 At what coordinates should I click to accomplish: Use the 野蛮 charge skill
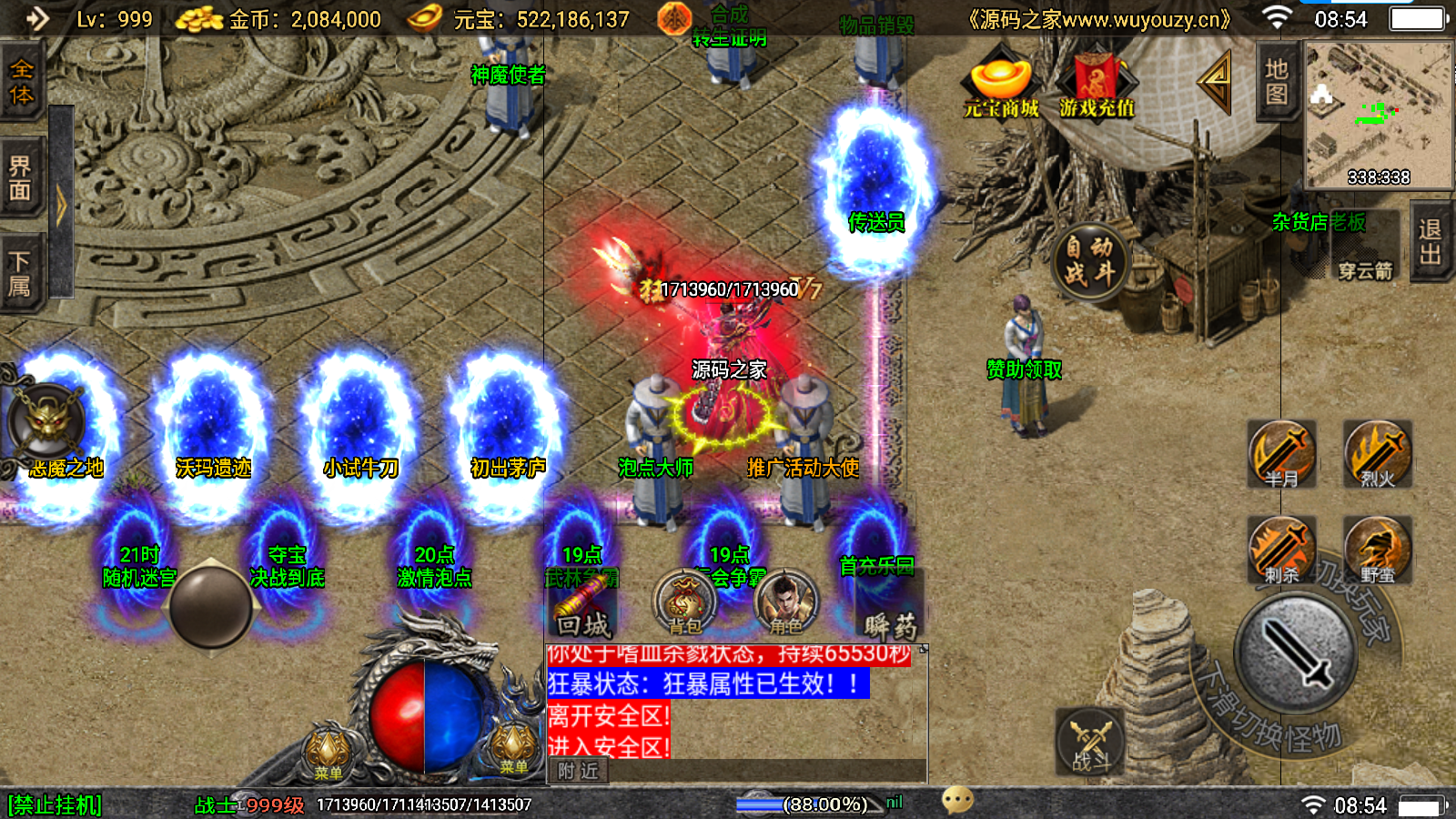click(1378, 551)
